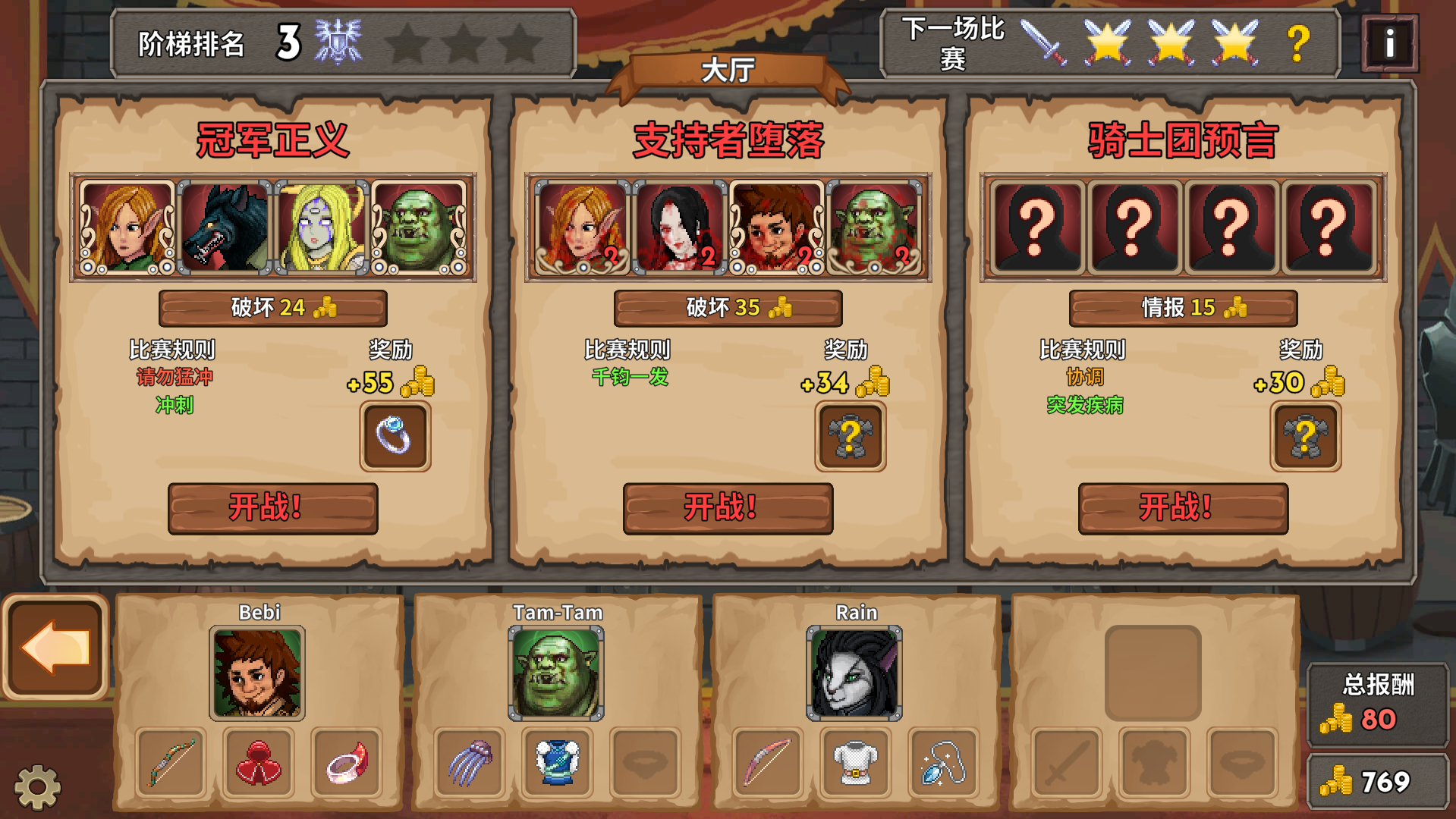Select Rain's character portrait
Screen dimensions: 1456x819
[854, 673]
